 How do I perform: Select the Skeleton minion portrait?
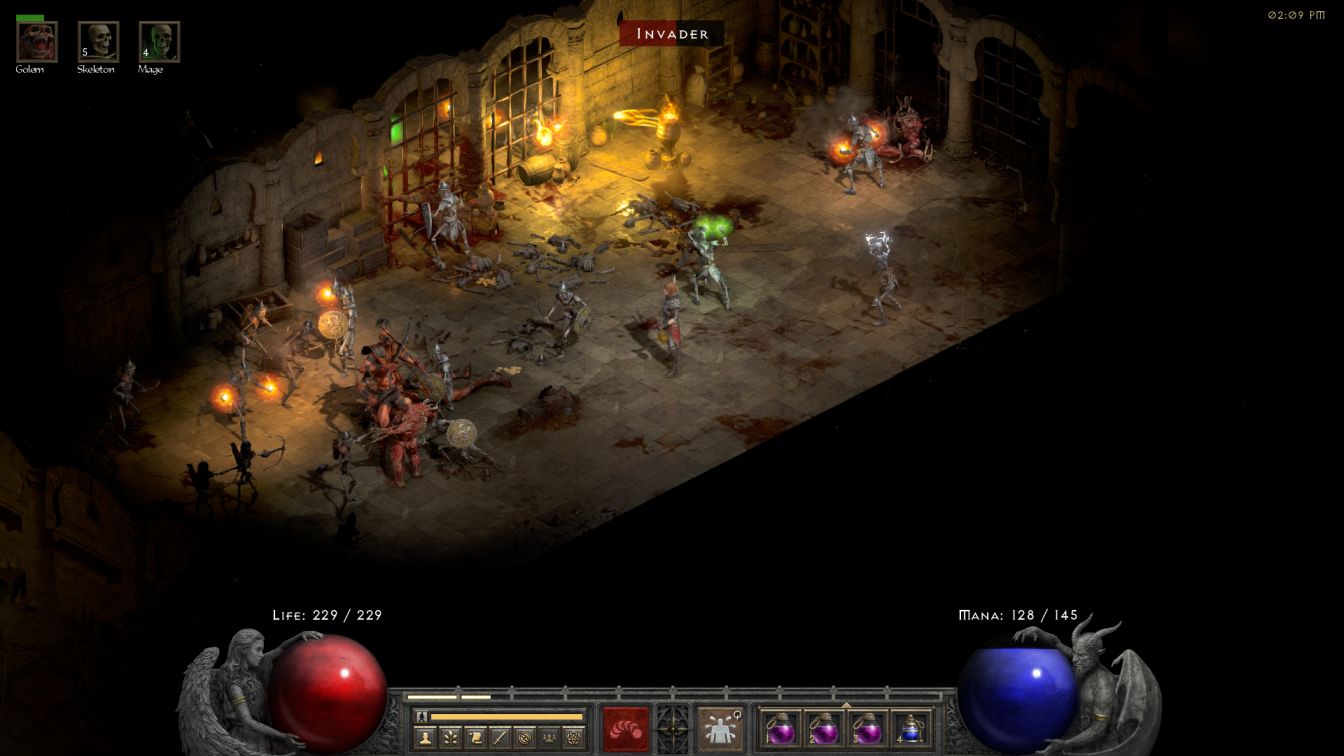98,41
